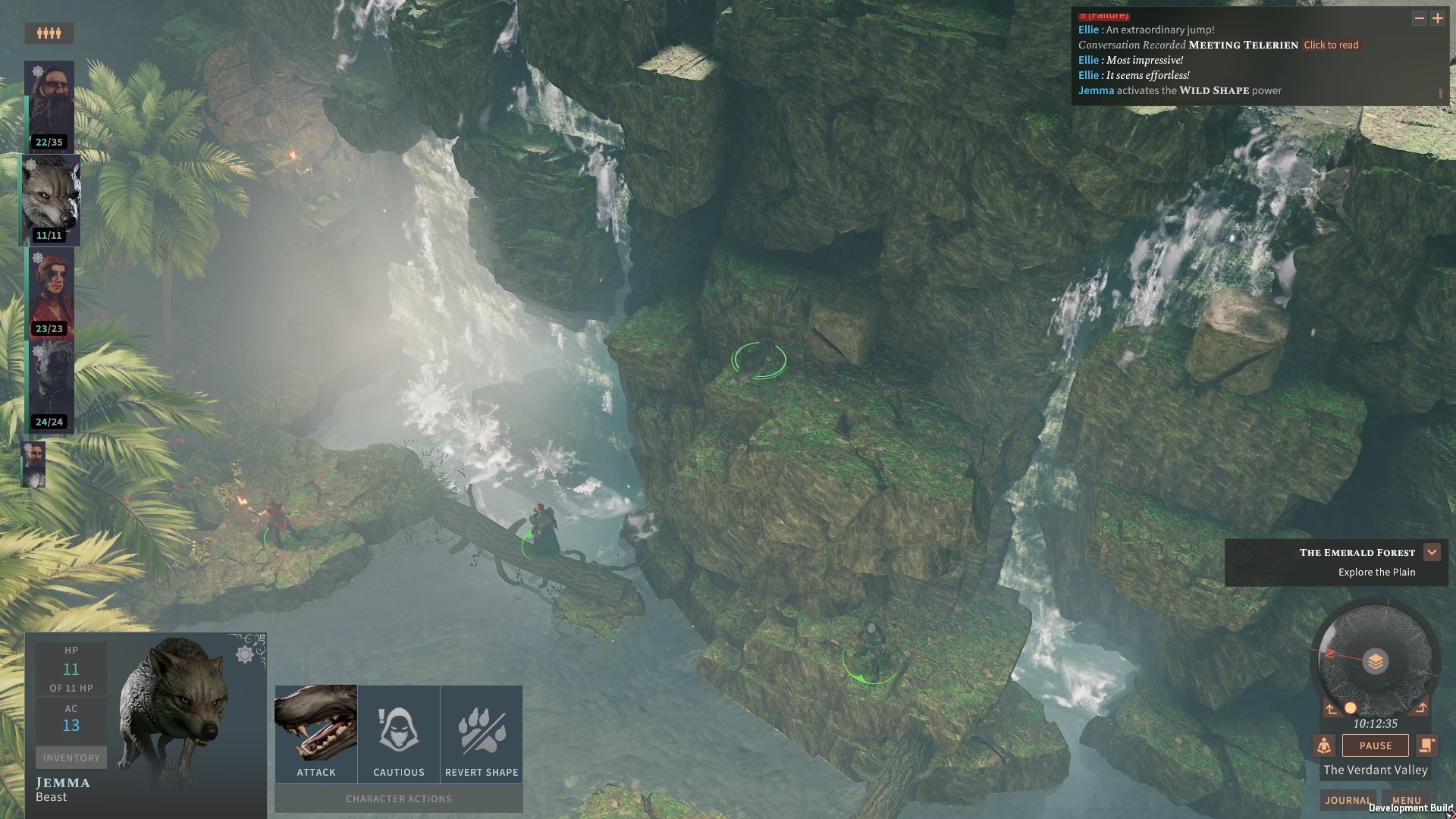Open the Menu
Screen dimensions: 1456x819
pos(1407,800)
